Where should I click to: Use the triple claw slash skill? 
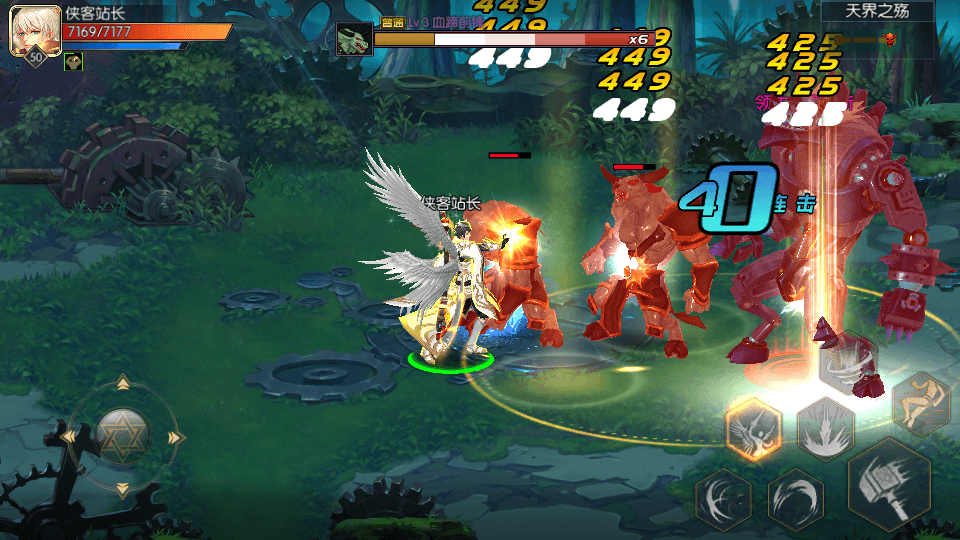724,497
